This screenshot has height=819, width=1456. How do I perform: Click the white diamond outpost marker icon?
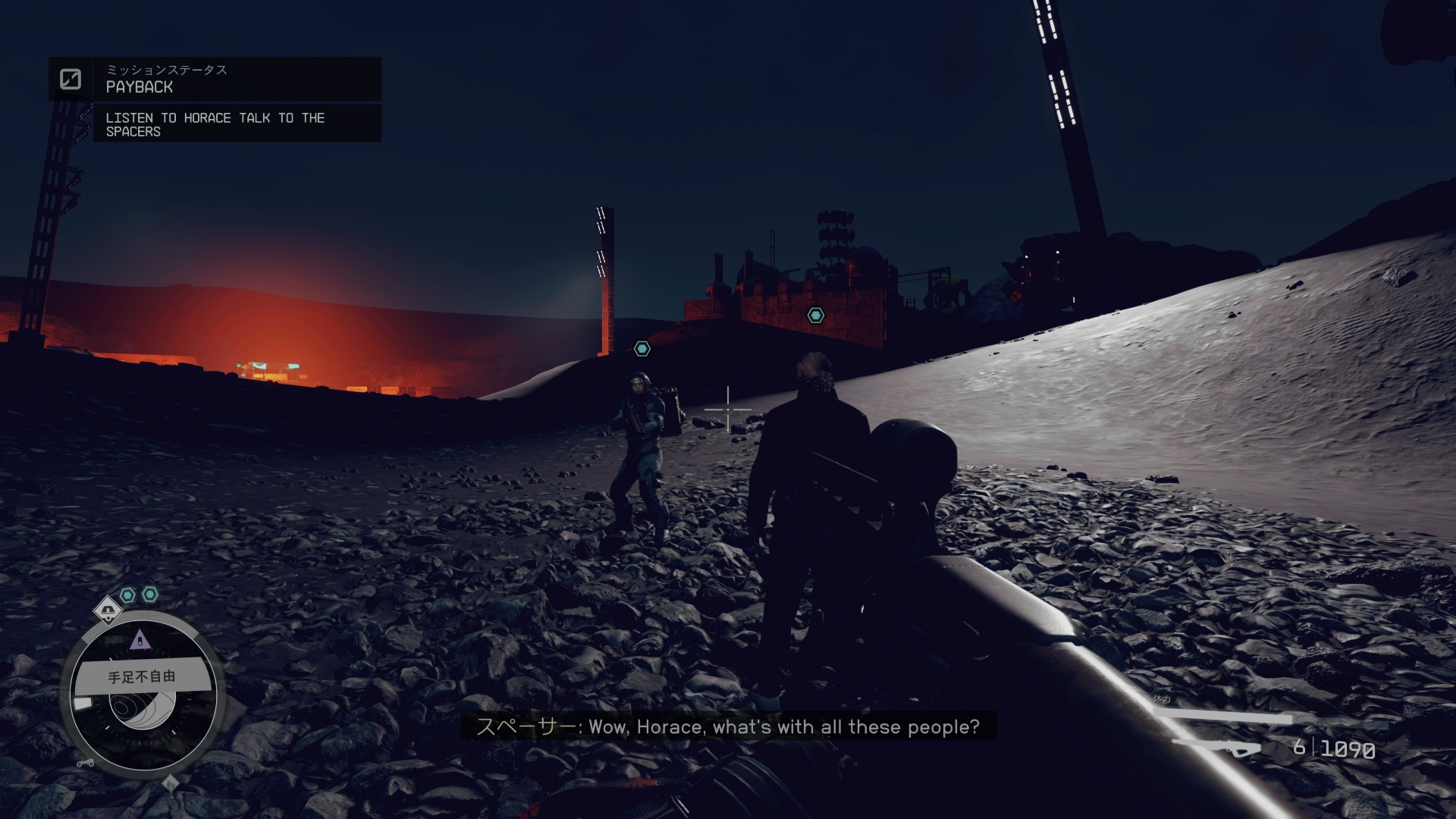108,610
